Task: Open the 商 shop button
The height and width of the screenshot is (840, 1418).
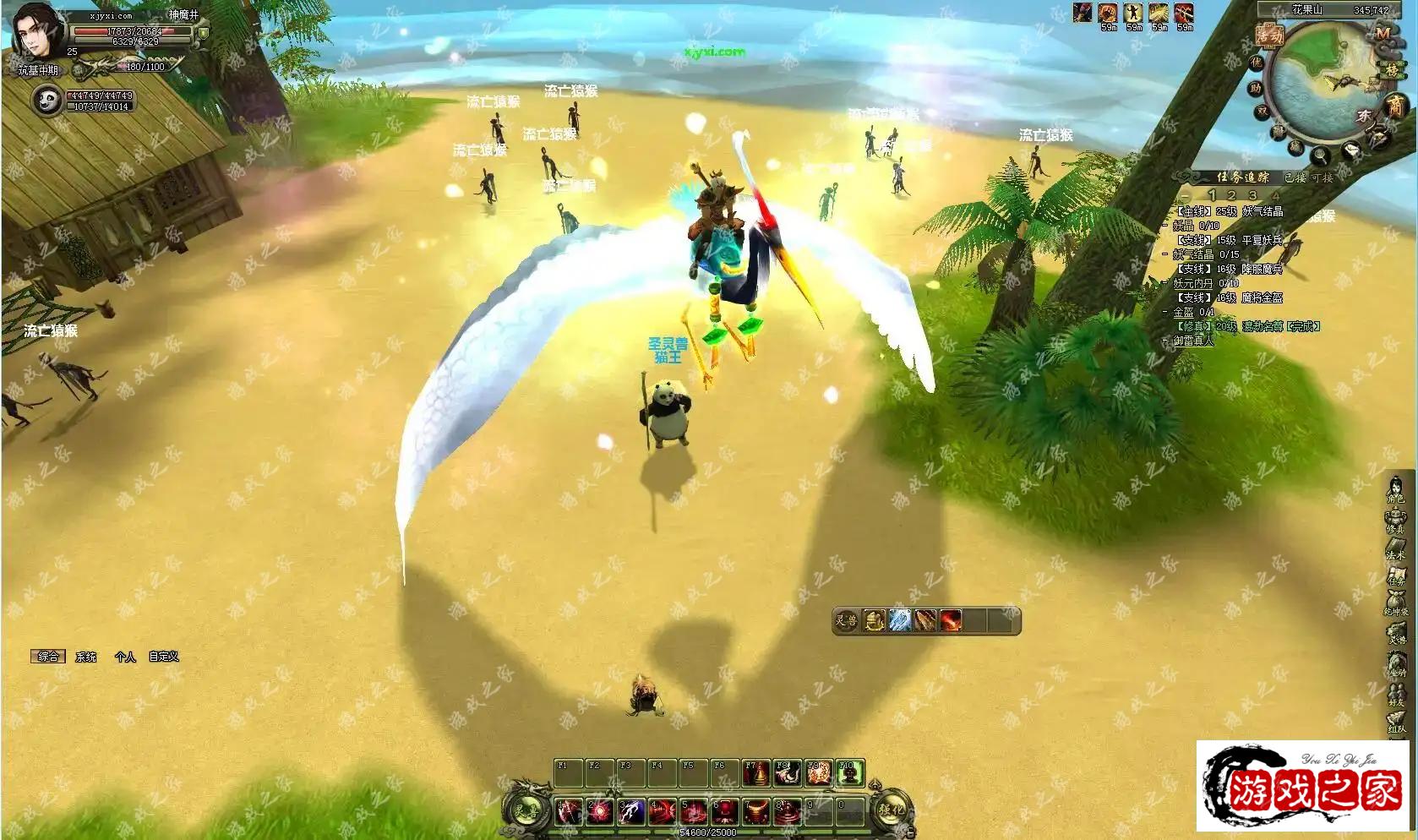Action: point(1394,106)
